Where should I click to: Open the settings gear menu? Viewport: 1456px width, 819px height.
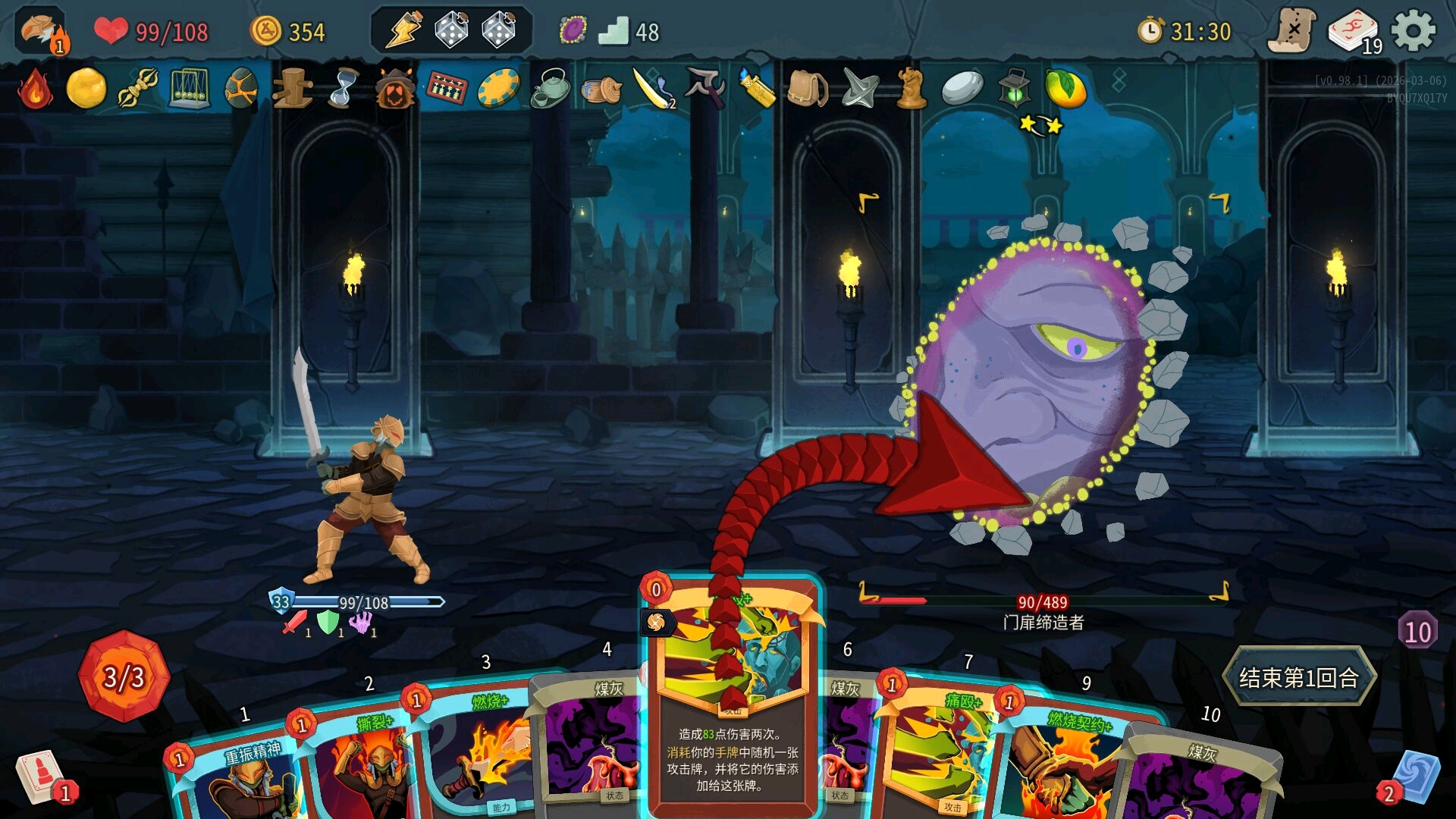pos(1414,31)
